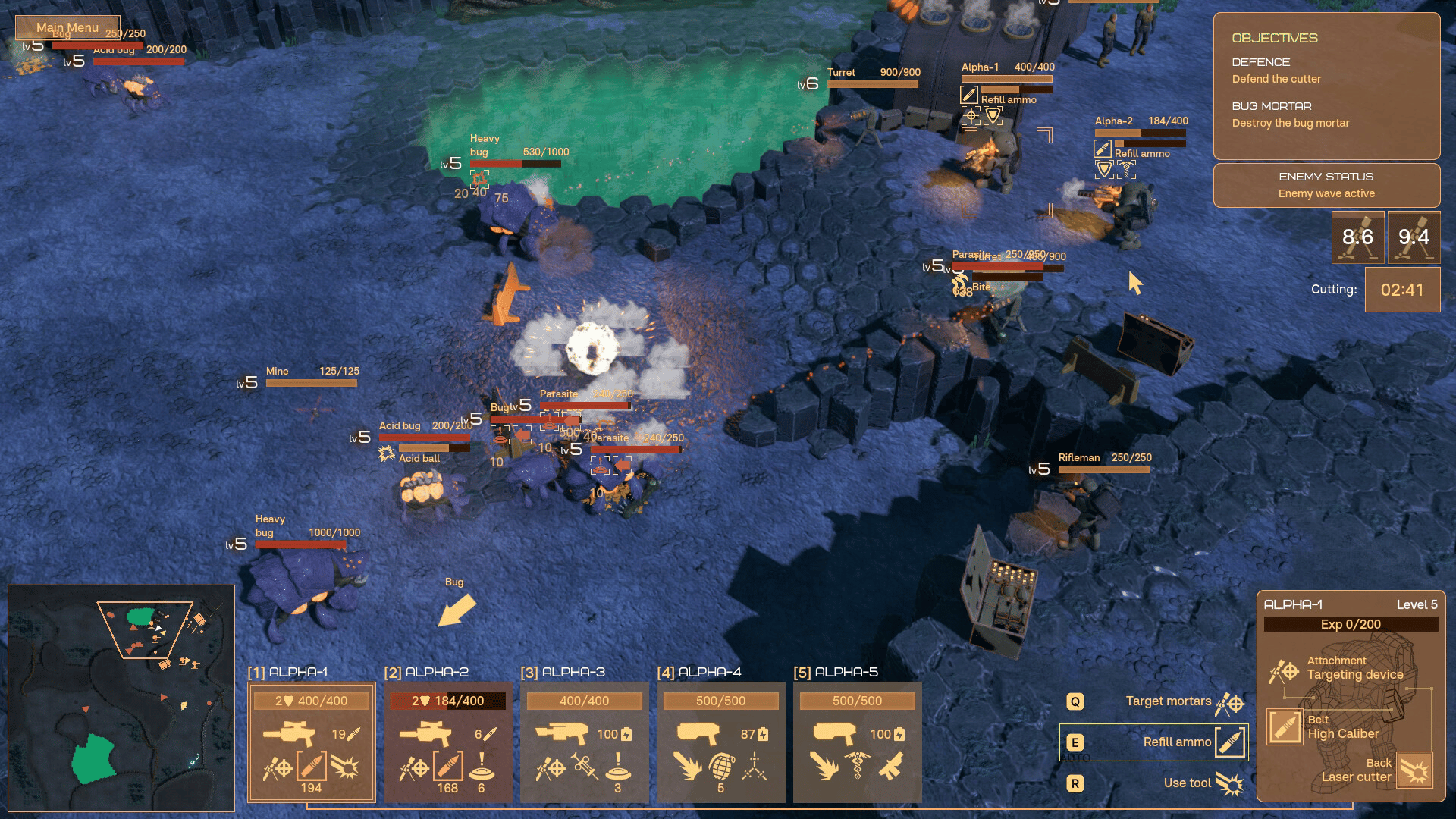This screenshot has width=1456, height=819.
Task: Pick the ALPHA-5 unit panel
Action: [857, 741]
